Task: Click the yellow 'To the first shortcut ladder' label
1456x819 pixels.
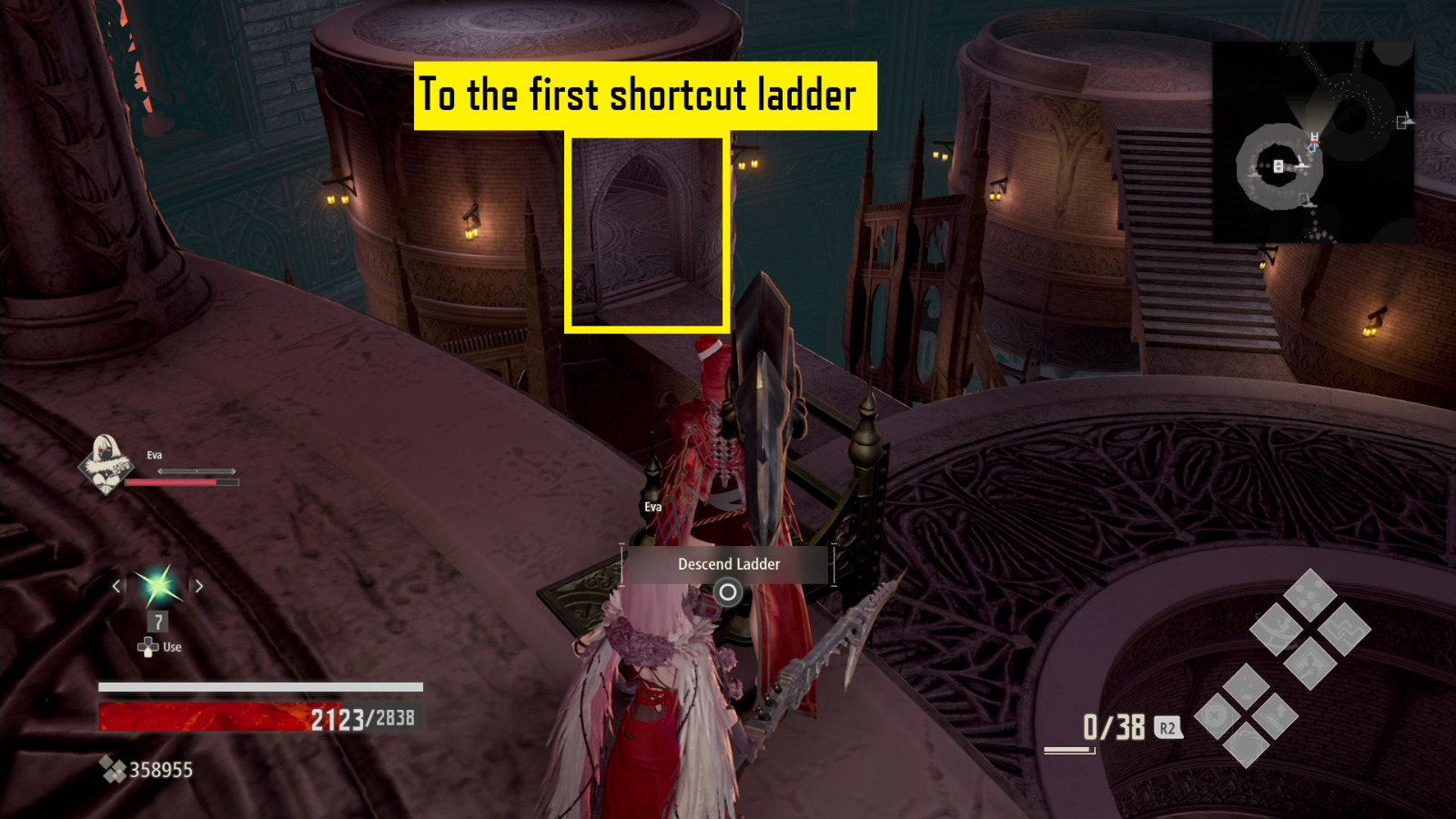Action: tap(646, 94)
